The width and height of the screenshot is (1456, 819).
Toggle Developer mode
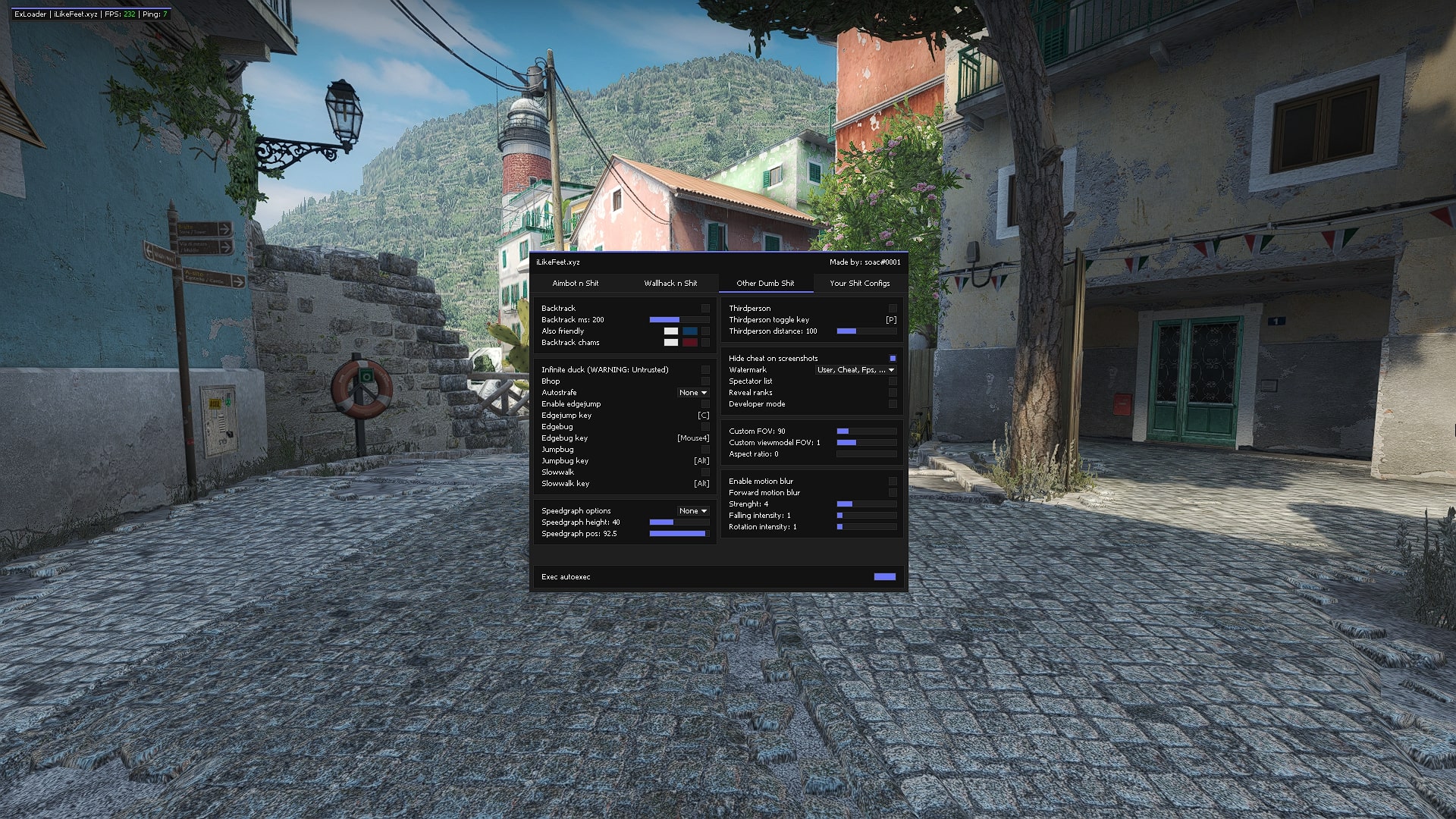pos(893,403)
